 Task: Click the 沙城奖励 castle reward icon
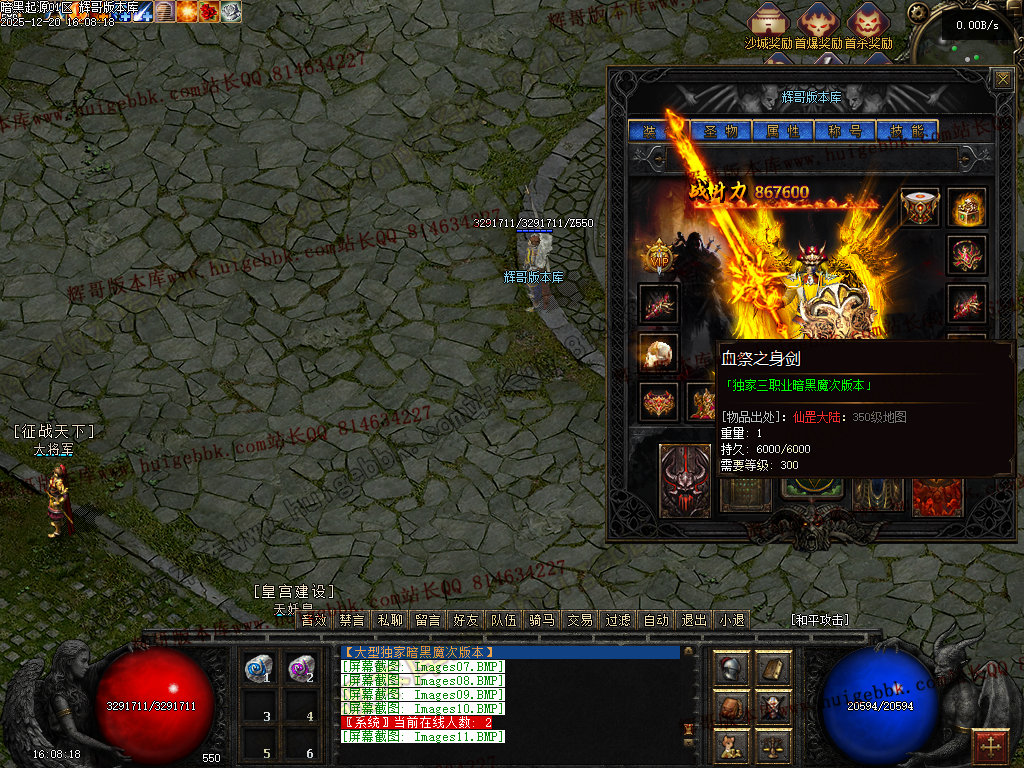(769, 22)
